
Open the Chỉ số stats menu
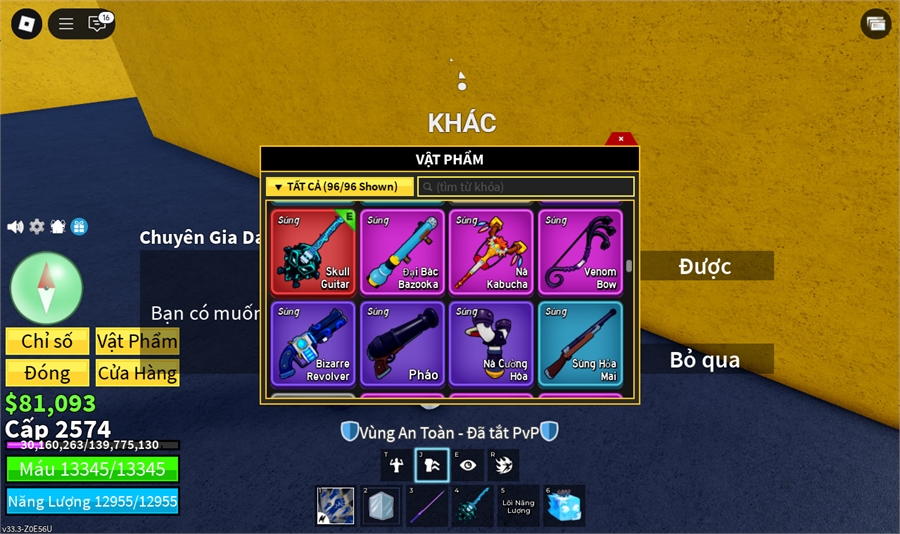click(x=47, y=341)
